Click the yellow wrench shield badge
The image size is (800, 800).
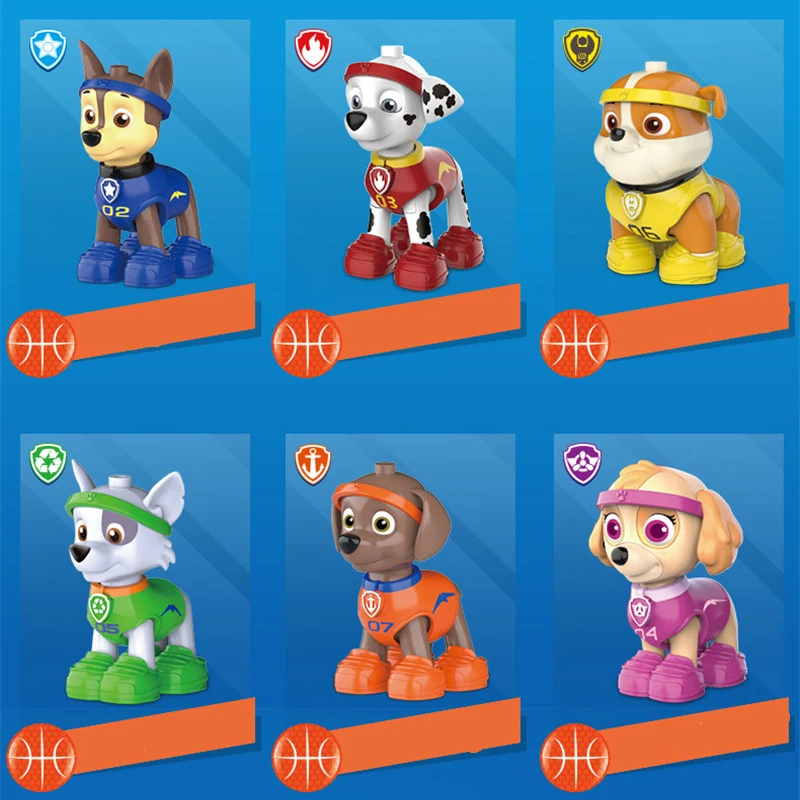(x=579, y=48)
